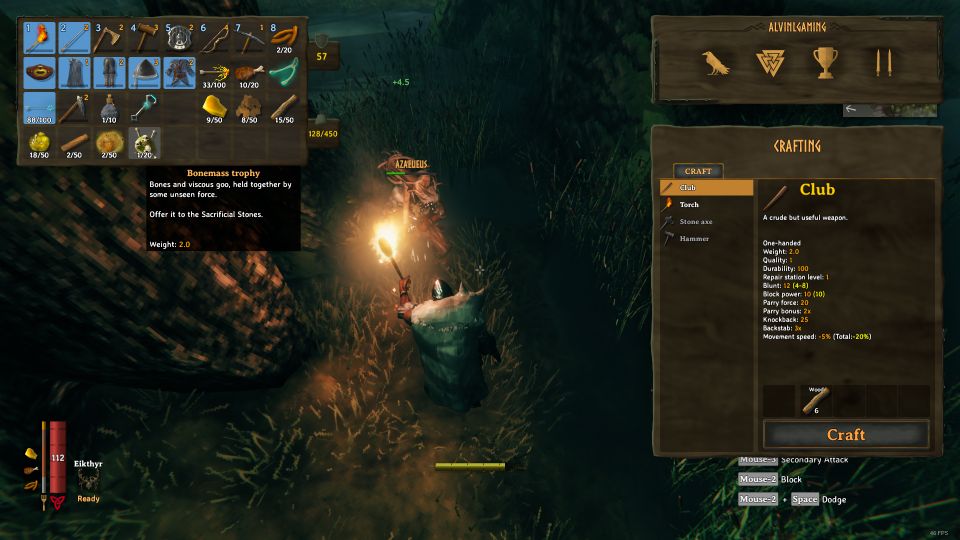
Task: Activate the Eikthyr forsaken power icon
Action: (88, 483)
